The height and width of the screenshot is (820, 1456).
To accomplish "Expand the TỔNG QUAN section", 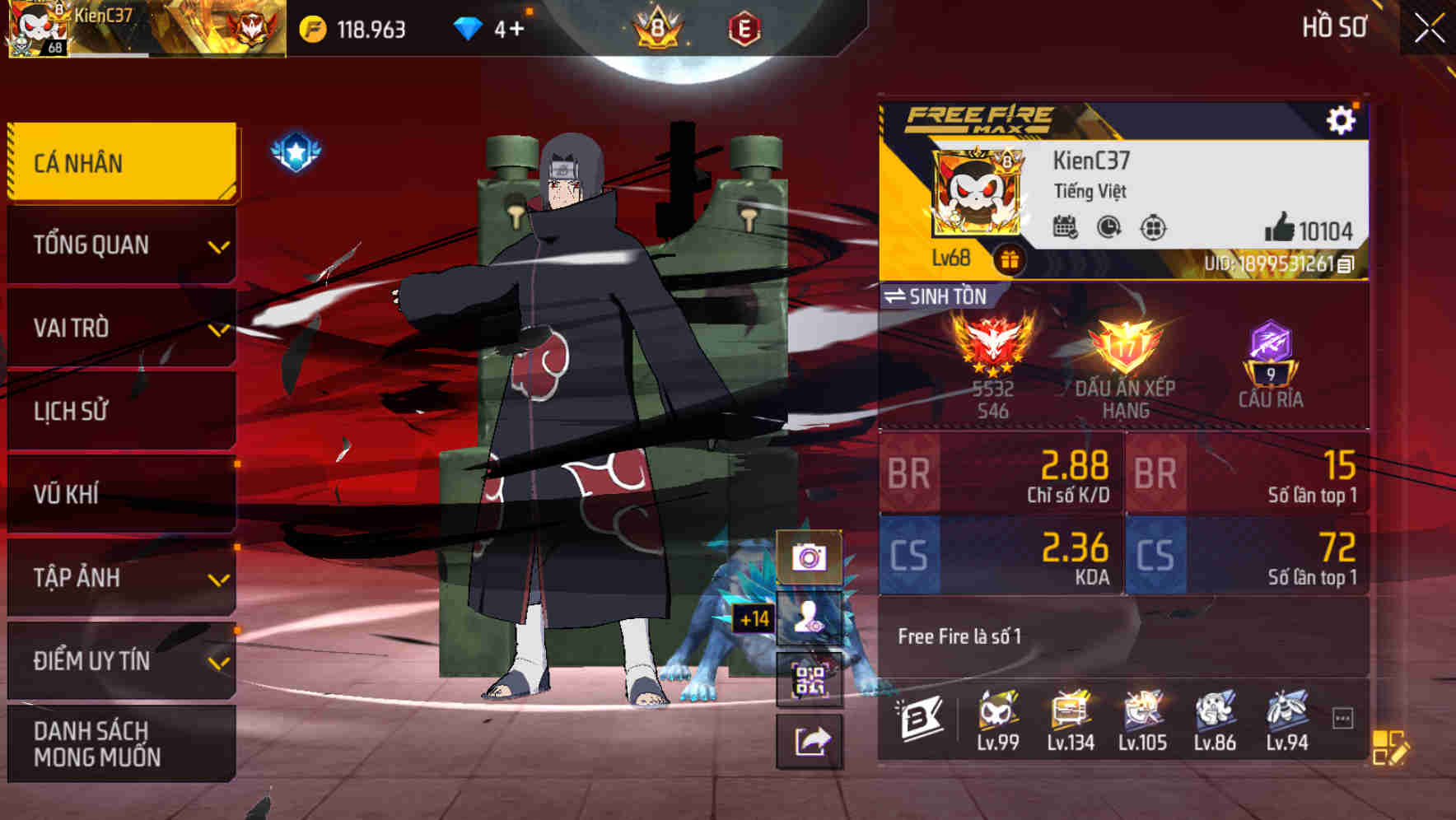I will tap(119, 245).
